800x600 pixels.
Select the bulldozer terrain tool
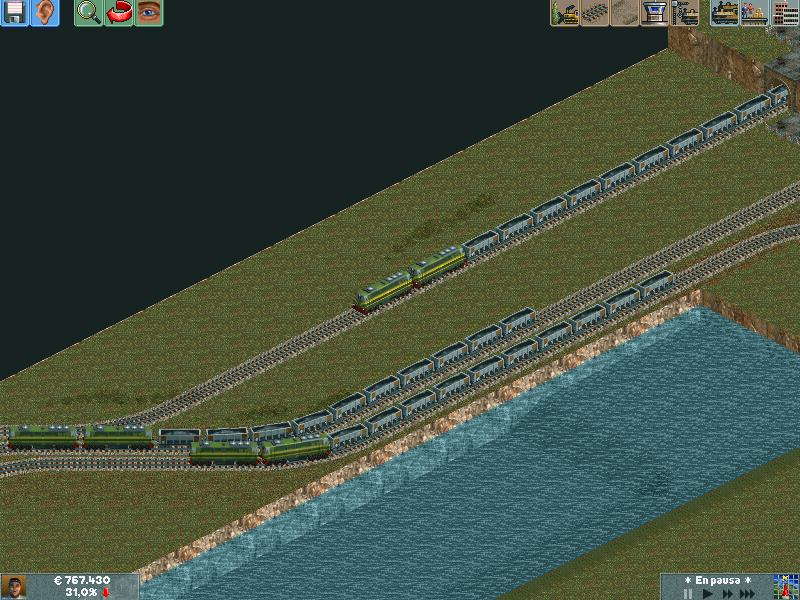click(x=565, y=13)
